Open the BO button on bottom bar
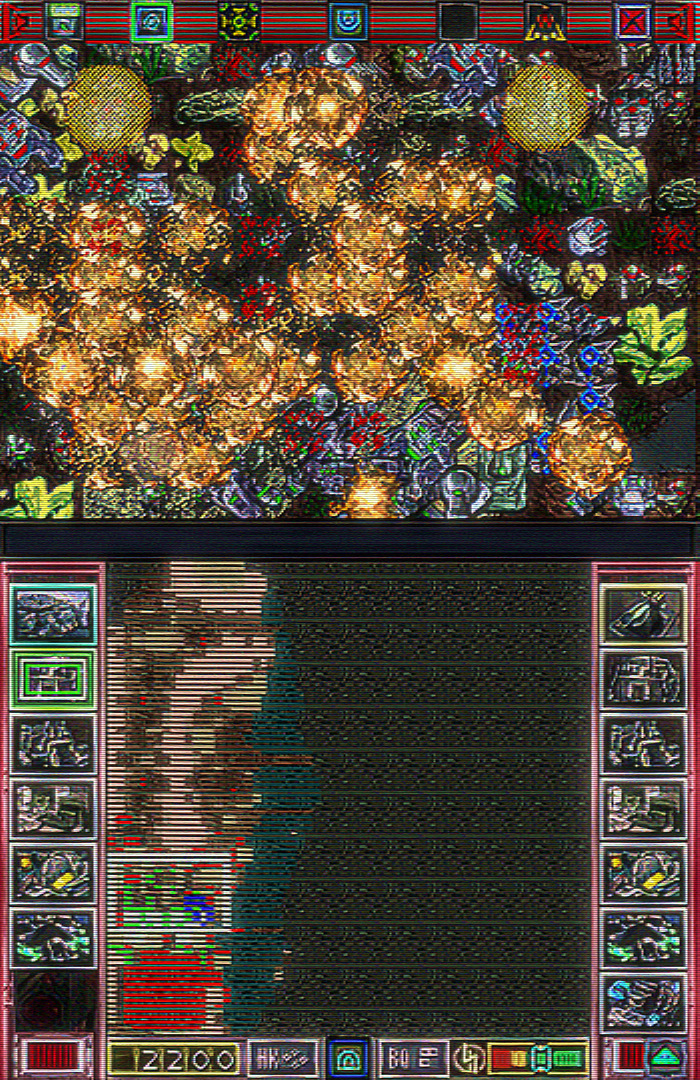This screenshot has width=700, height=1080. click(x=413, y=1058)
